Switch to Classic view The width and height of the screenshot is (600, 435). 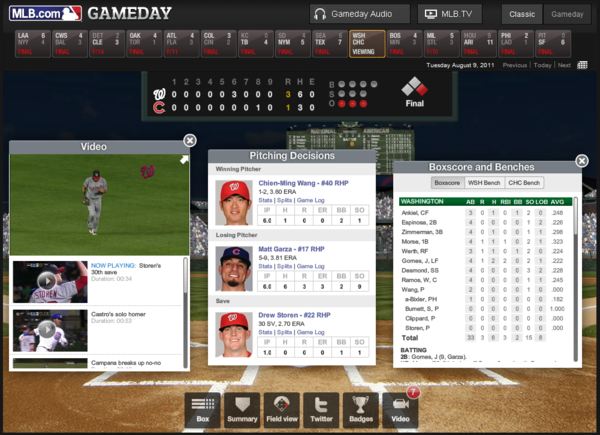(x=522, y=14)
